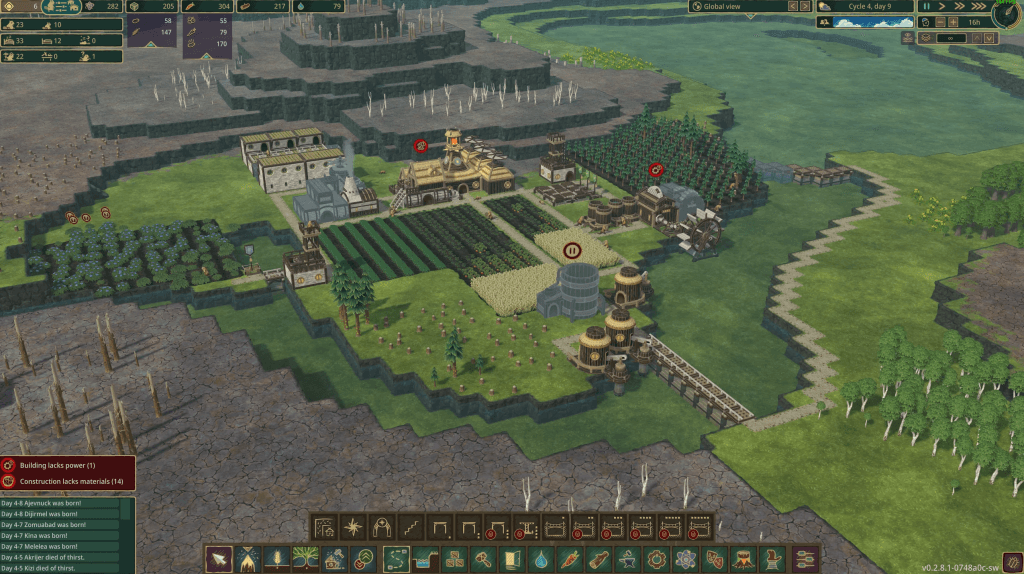The width and height of the screenshot is (1024, 574).
Task: Select the cursor tool in toolbar
Action: (219, 559)
